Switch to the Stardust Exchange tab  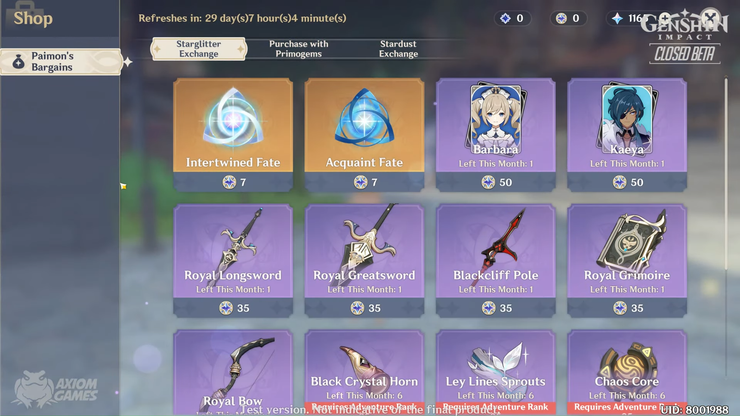398,49
